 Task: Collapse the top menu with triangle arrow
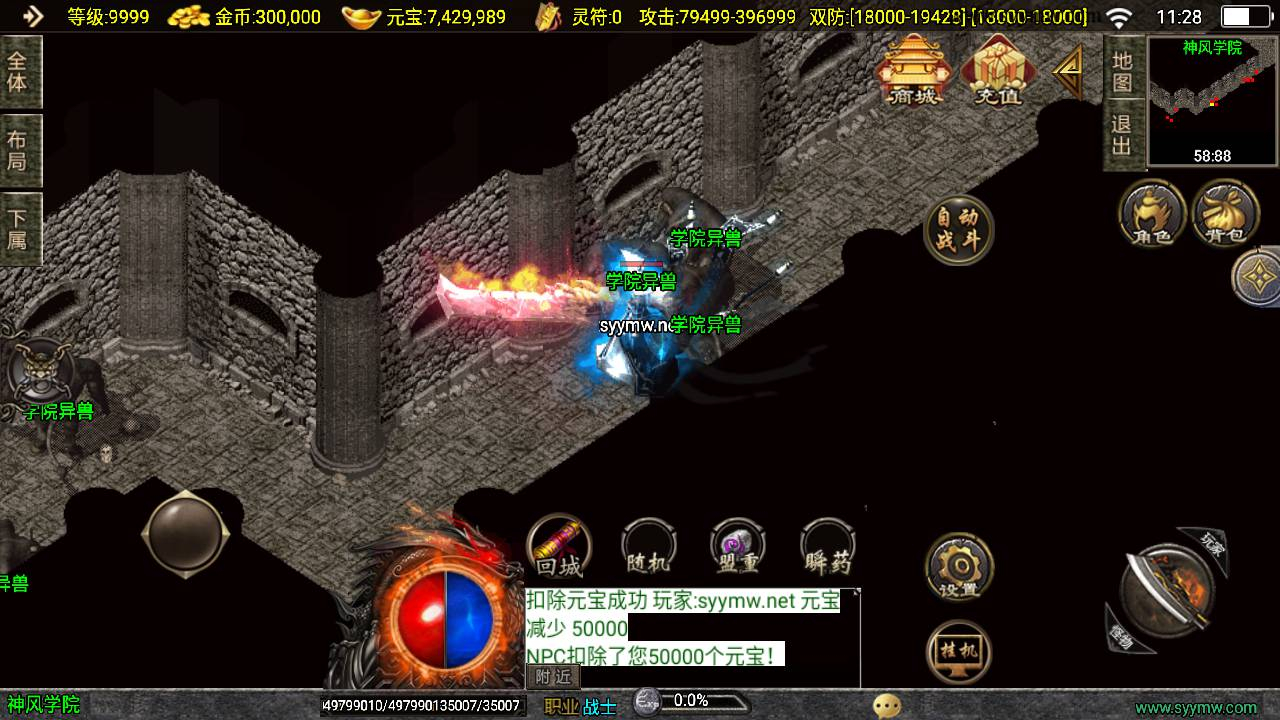click(x=1068, y=70)
